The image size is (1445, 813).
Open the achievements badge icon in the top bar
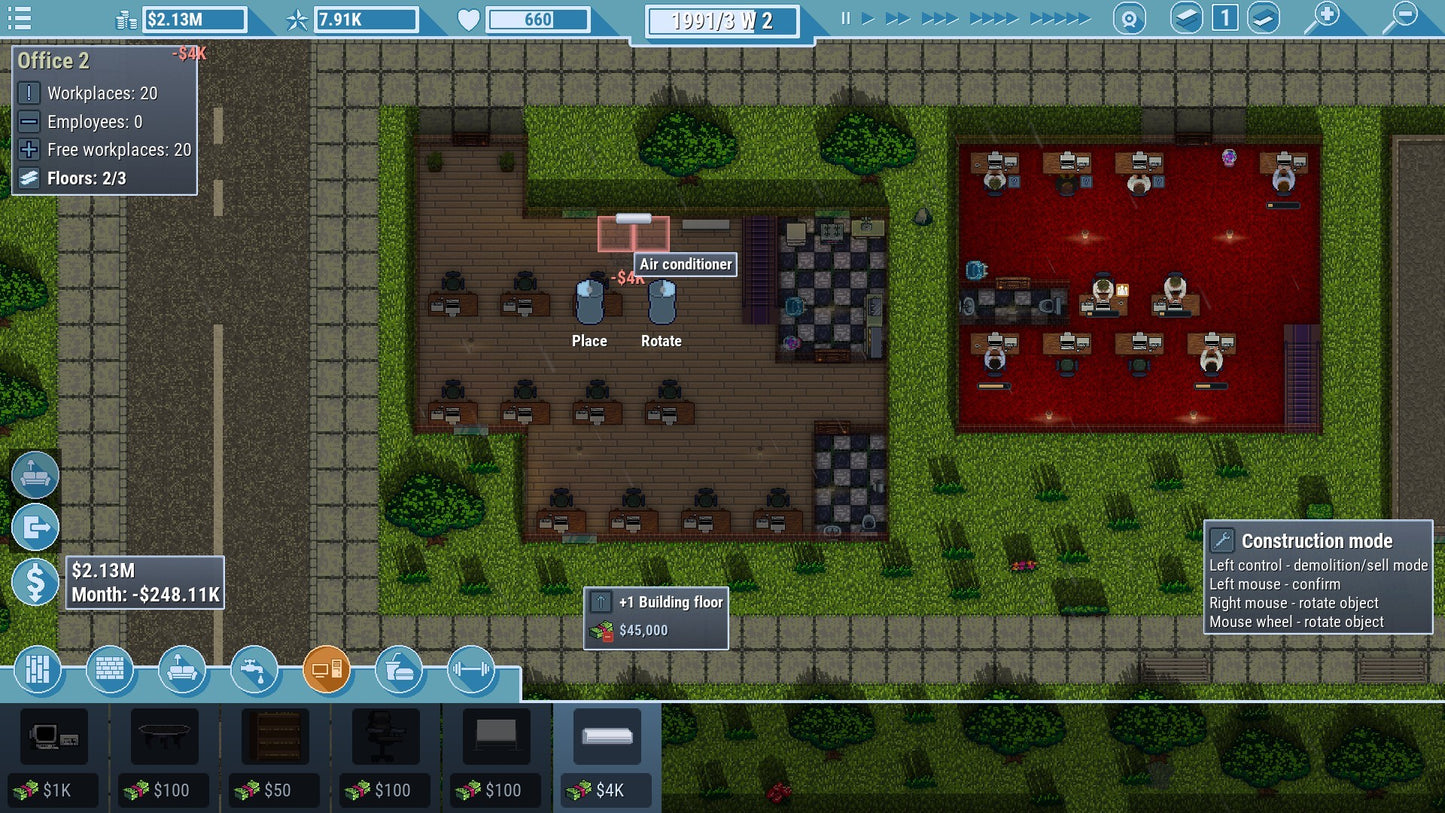point(1130,18)
